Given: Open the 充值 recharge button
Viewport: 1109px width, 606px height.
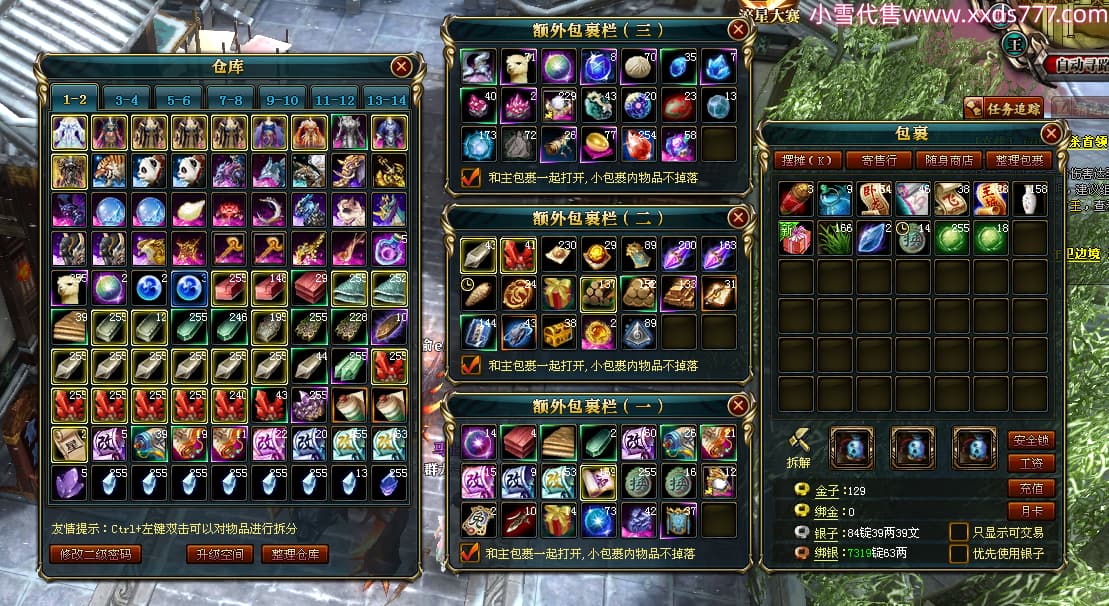Looking at the screenshot, I should (1031, 488).
